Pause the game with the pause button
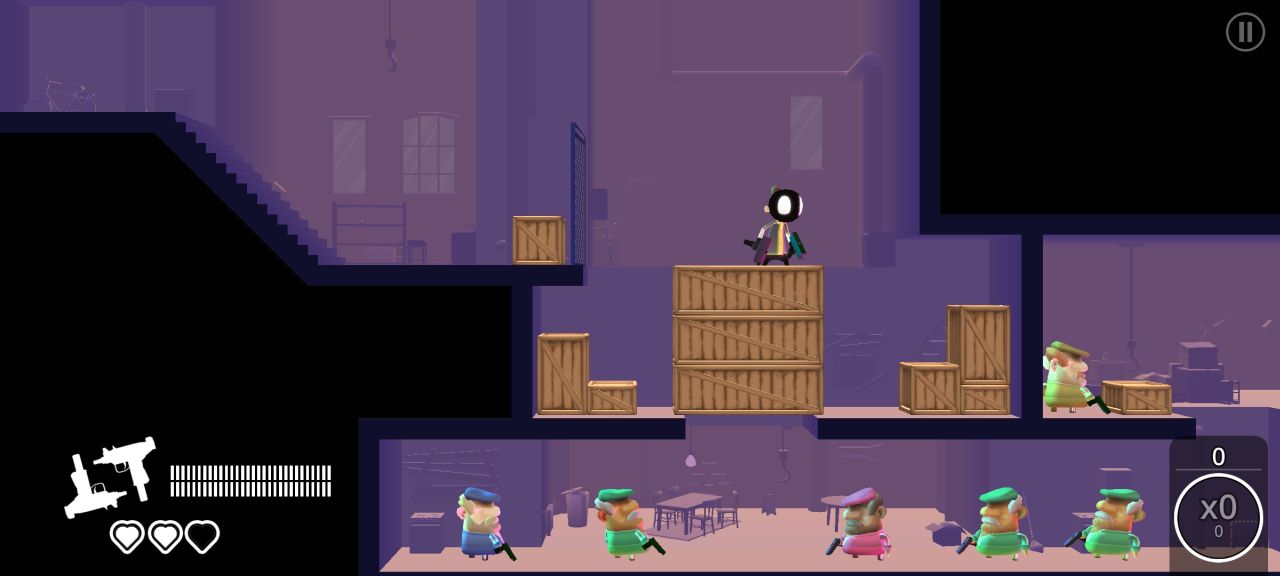Viewport: 1280px width, 576px height. (x=1245, y=32)
